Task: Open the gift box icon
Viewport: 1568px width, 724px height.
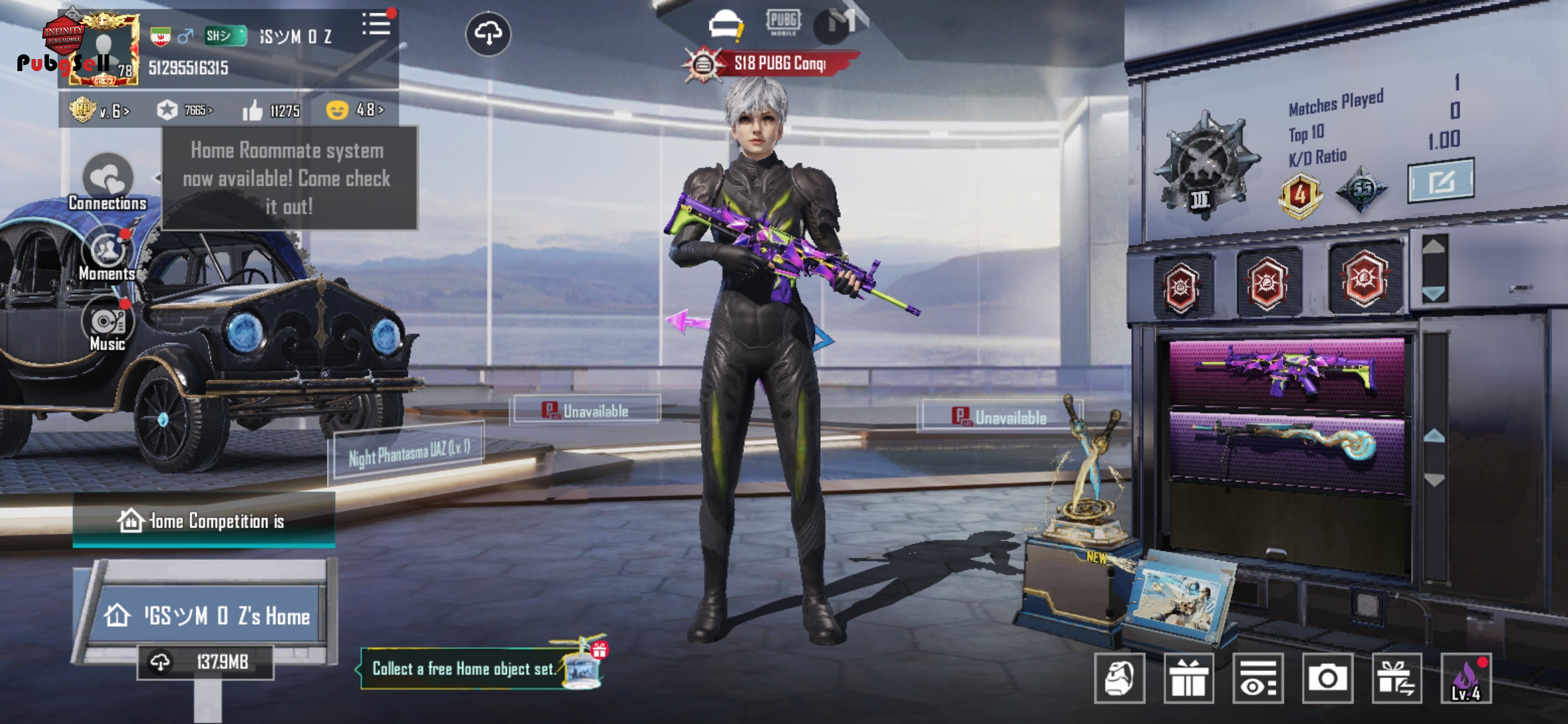Action: pyautogui.click(x=1189, y=678)
